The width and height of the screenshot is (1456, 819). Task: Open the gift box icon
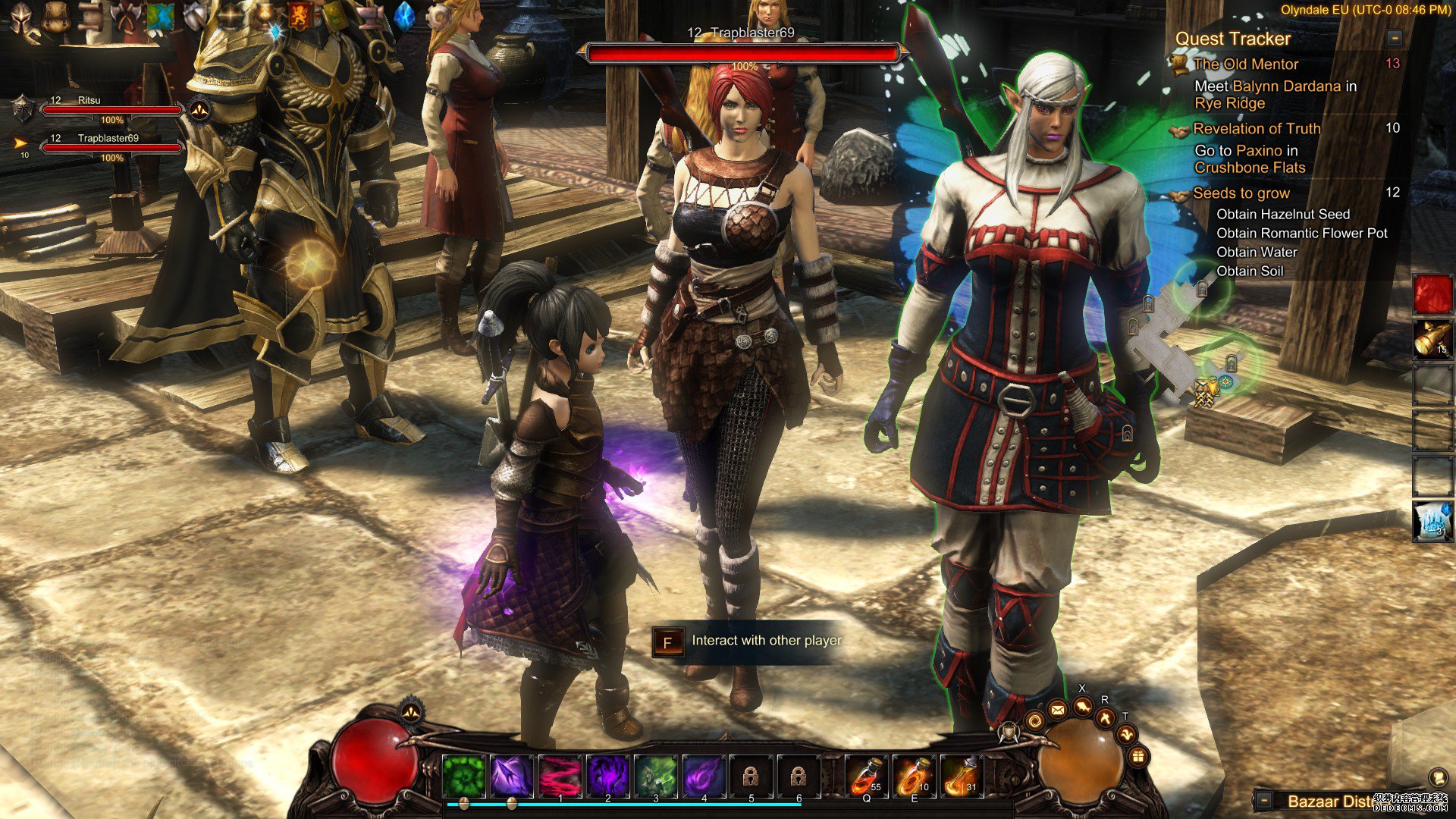click(x=1137, y=756)
